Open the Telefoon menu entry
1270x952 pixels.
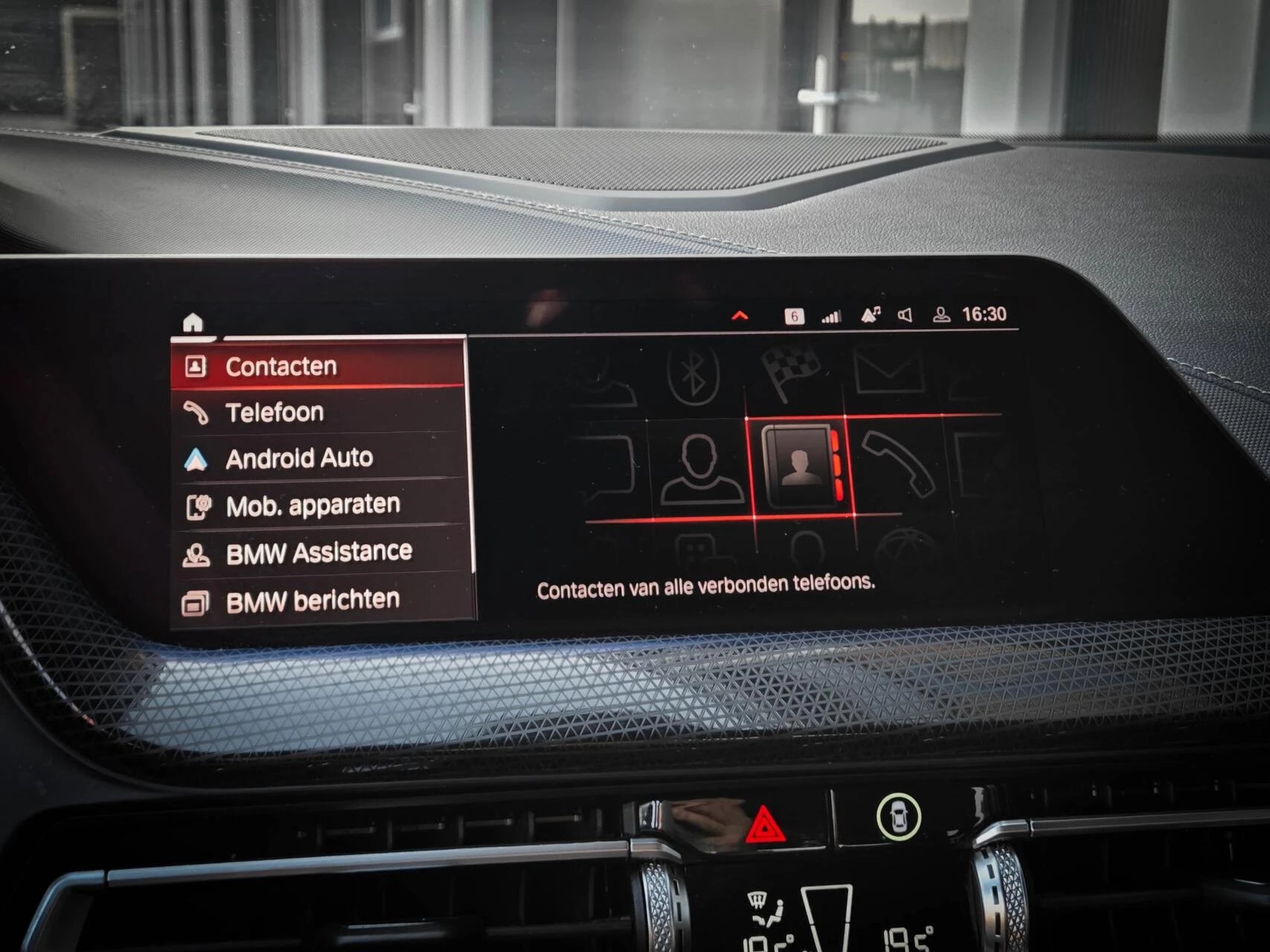(x=275, y=411)
